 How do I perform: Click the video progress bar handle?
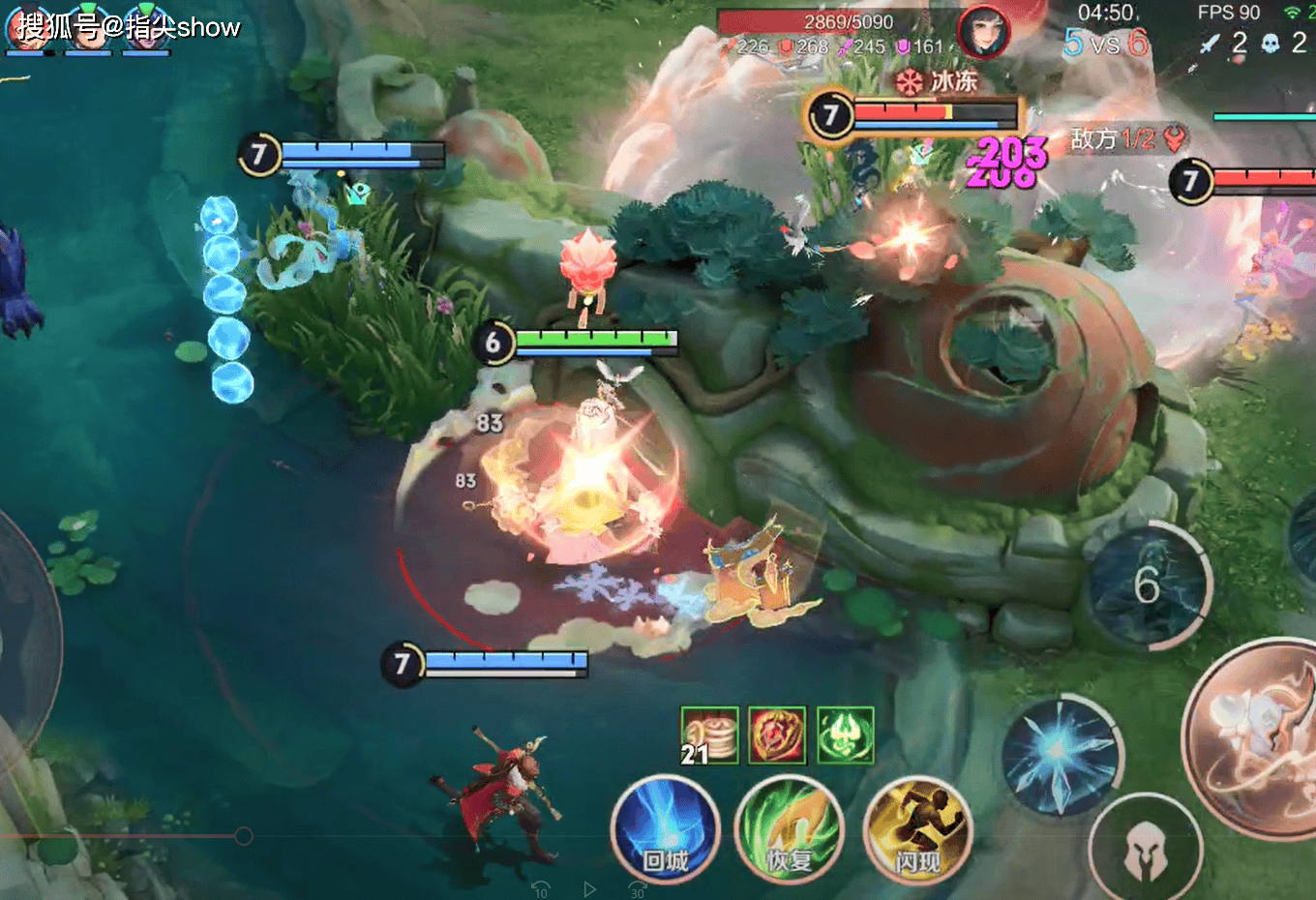pyautogui.click(x=244, y=835)
